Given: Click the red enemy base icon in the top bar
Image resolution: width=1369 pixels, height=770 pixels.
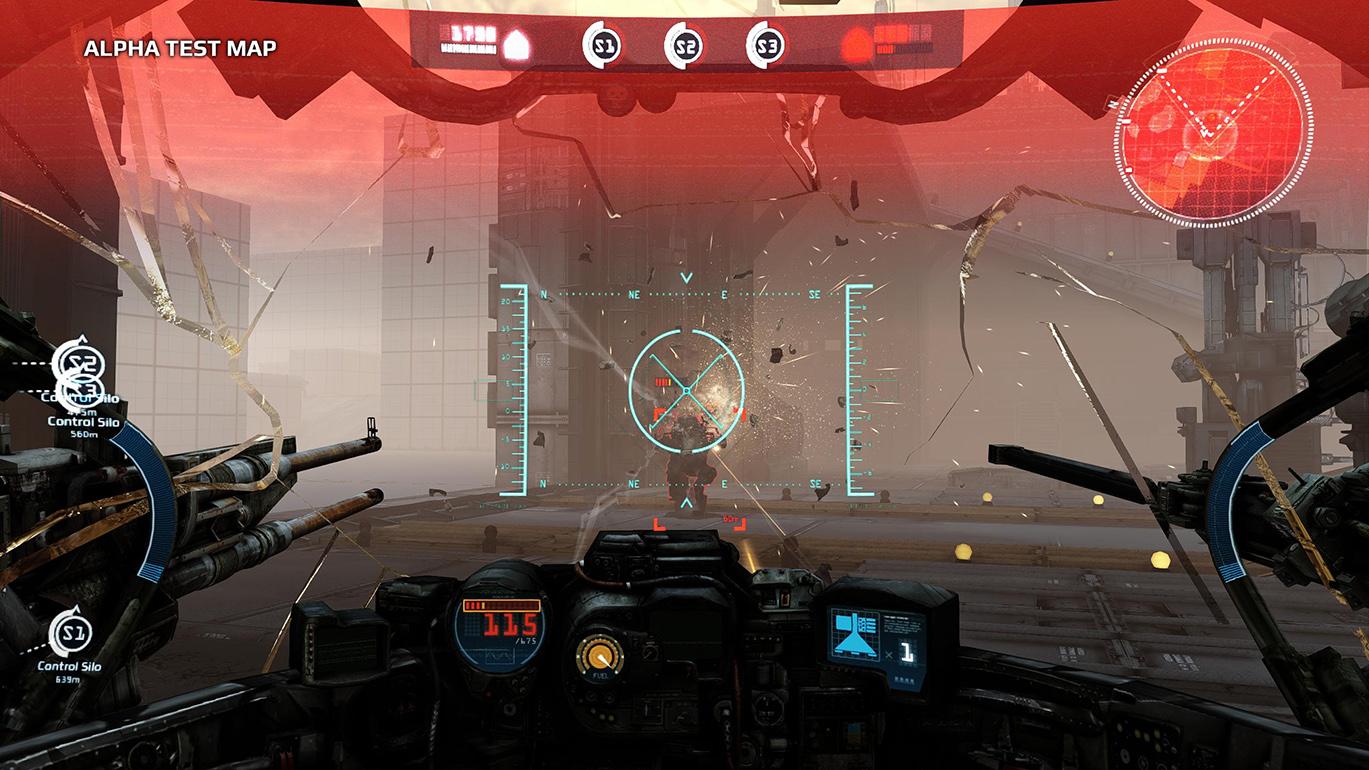Looking at the screenshot, I should 853,43.
